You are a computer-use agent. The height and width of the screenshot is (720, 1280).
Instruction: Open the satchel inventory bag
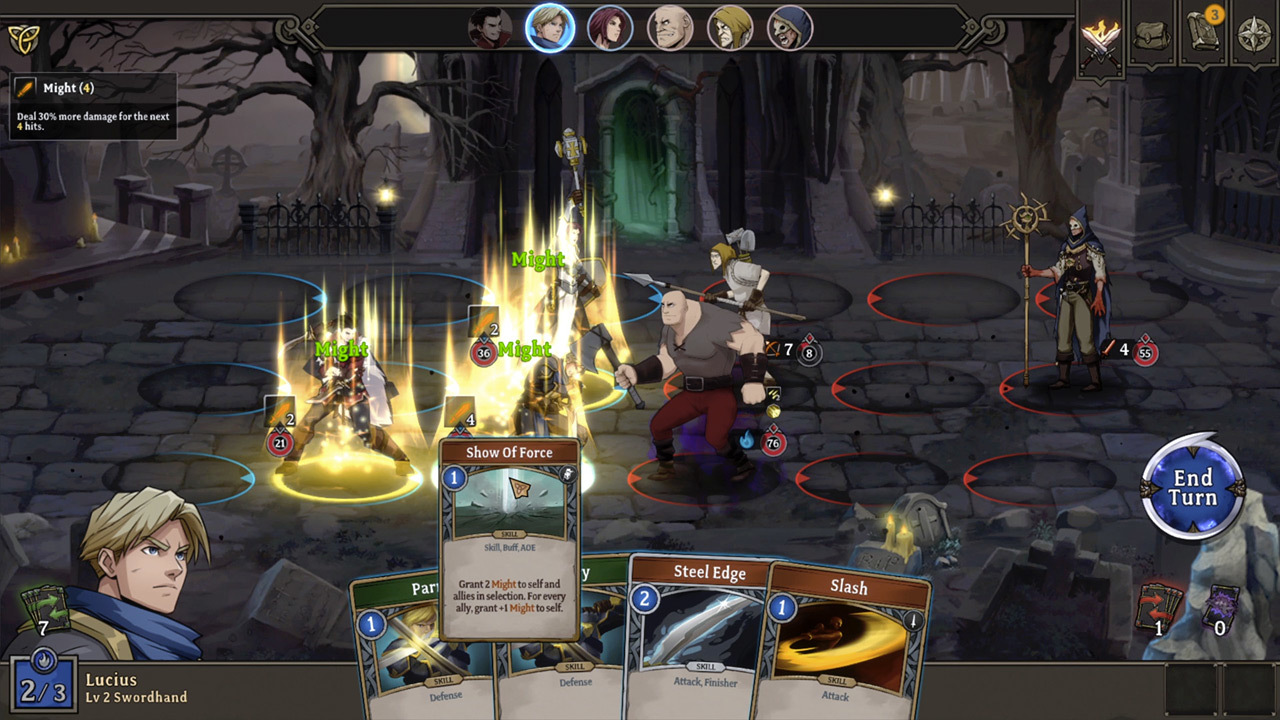pyautogui.click(x=1152, y=36)
